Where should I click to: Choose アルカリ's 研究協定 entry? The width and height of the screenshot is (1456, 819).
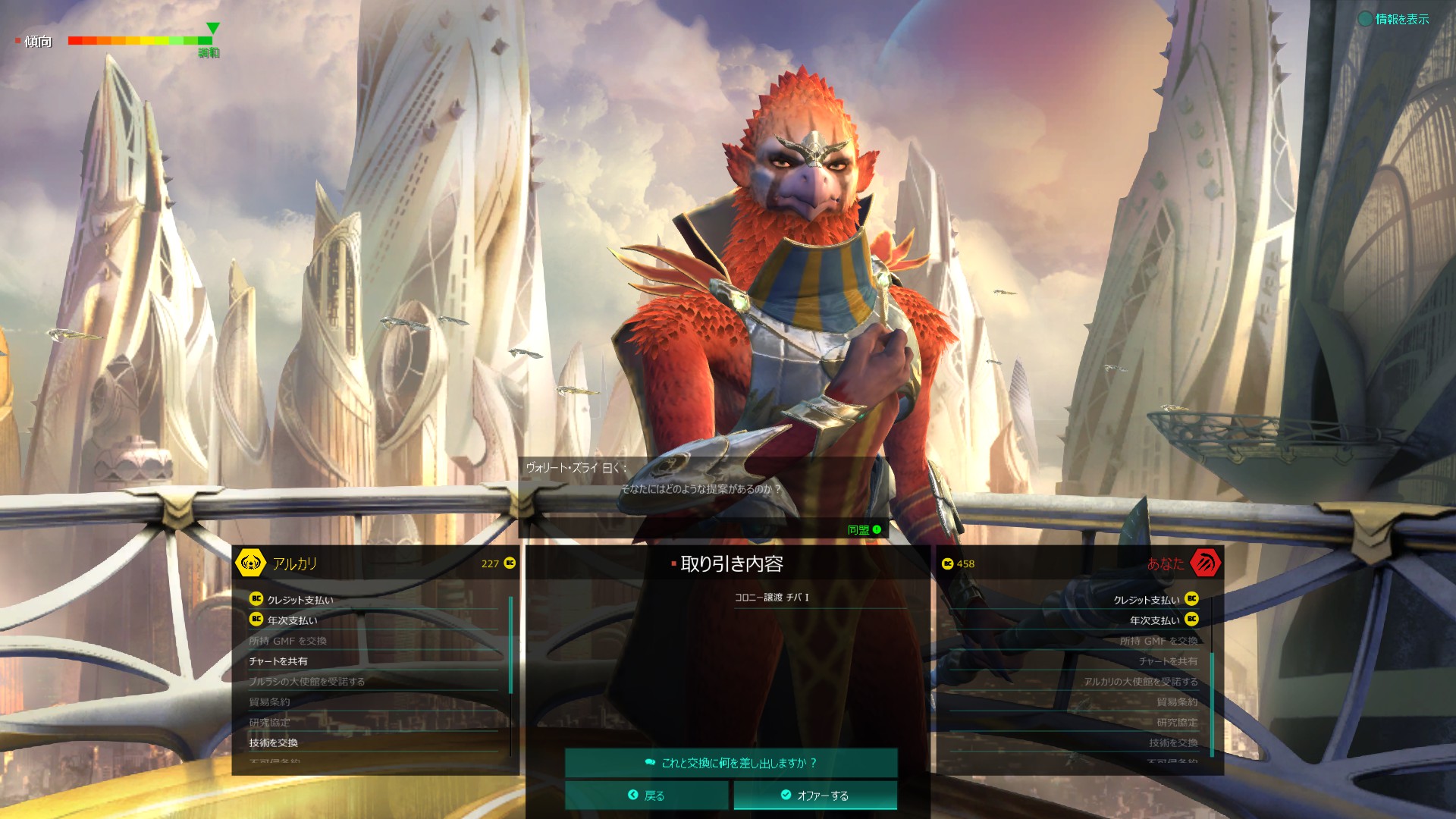tap(269, 722)
